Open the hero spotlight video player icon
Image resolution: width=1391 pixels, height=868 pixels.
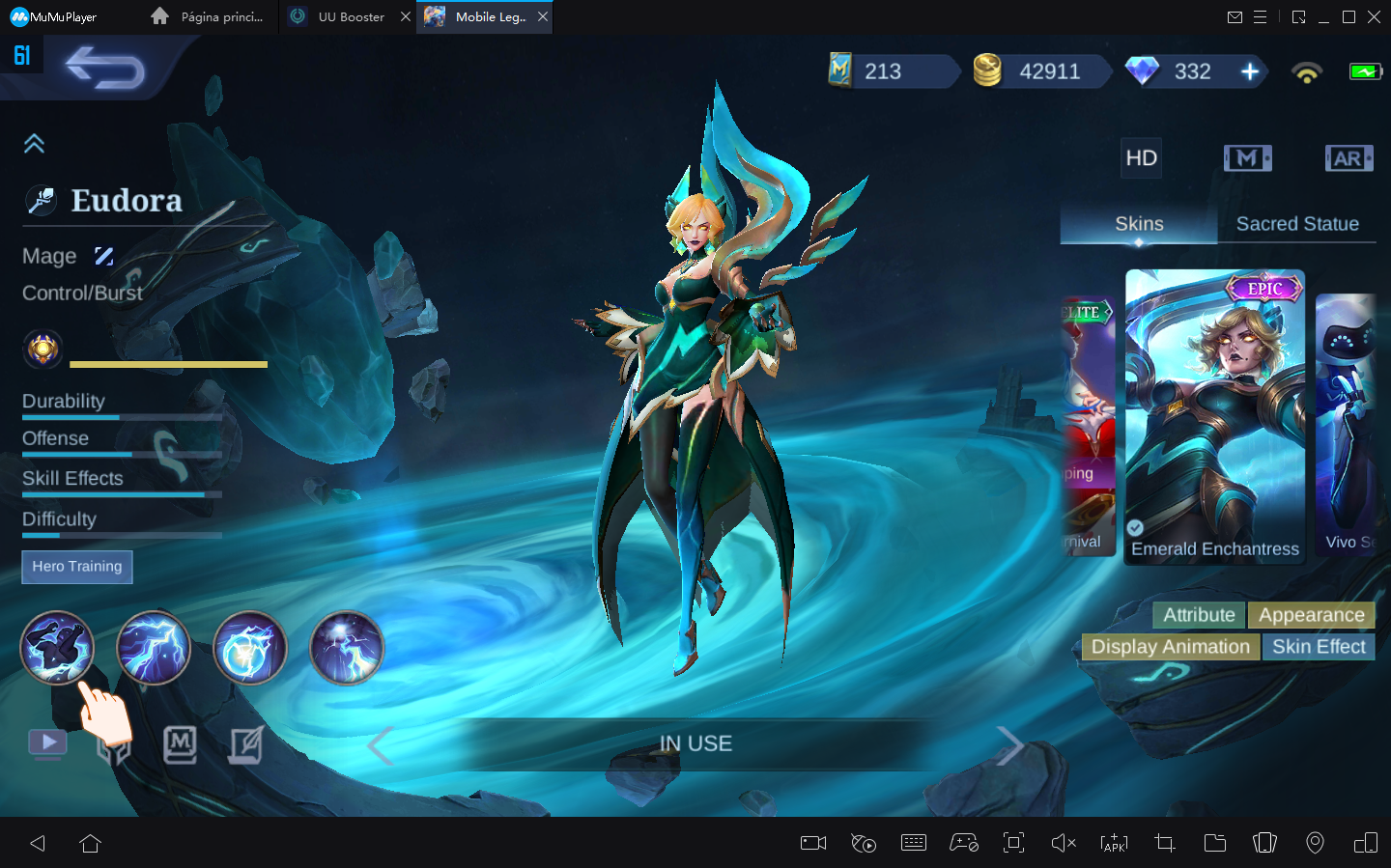(46, 743)
